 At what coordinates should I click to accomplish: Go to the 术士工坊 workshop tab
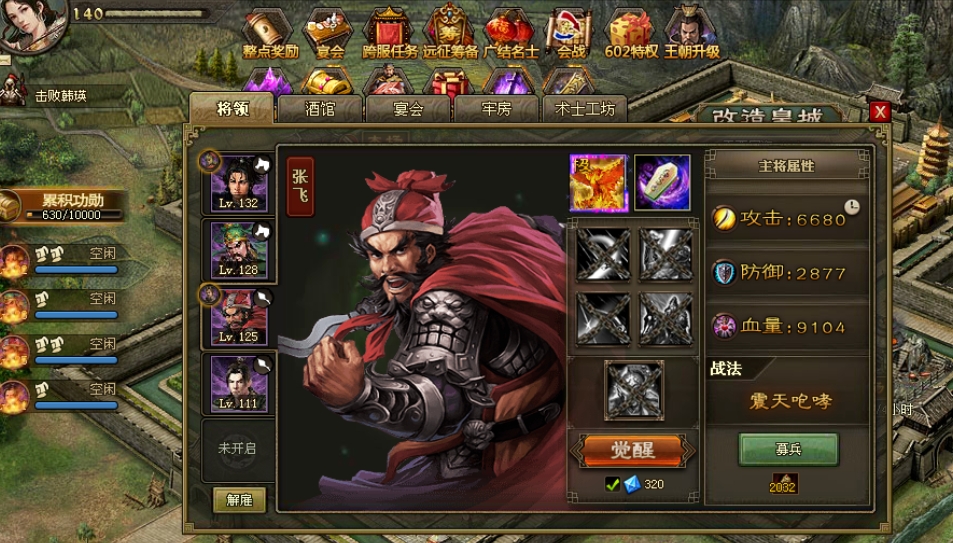[585, 109]
